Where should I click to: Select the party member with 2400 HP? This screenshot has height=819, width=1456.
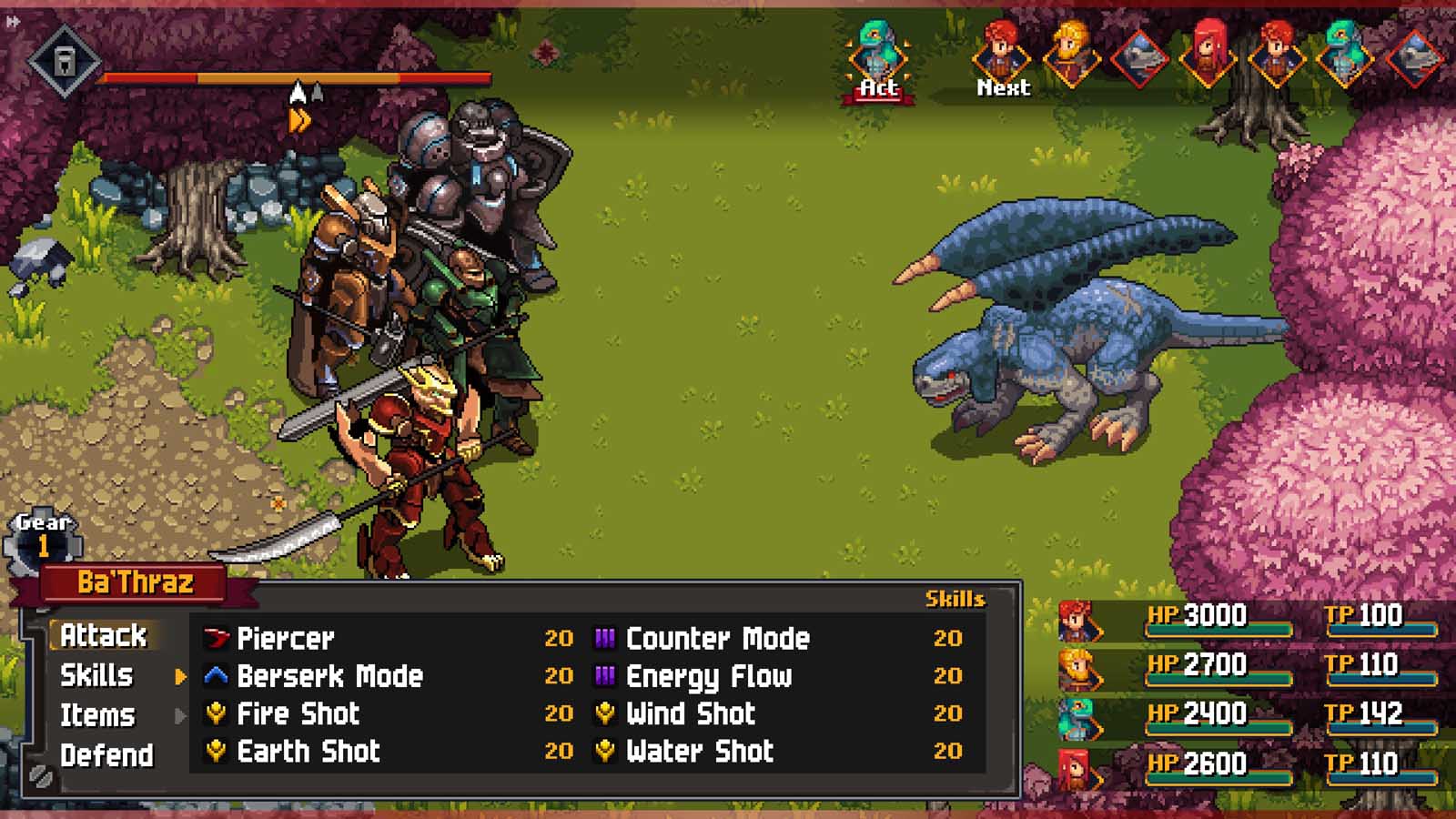pyautogui.click(x=1247, y=715)
